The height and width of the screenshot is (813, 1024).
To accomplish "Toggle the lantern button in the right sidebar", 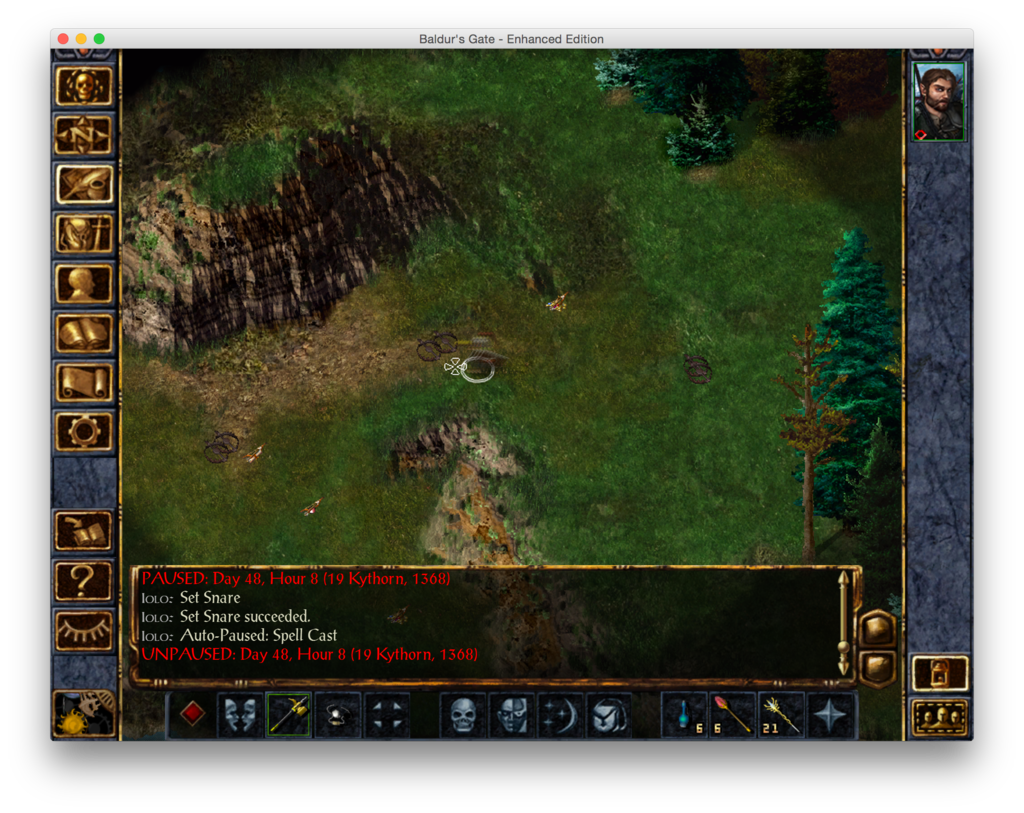I will 940,673.
